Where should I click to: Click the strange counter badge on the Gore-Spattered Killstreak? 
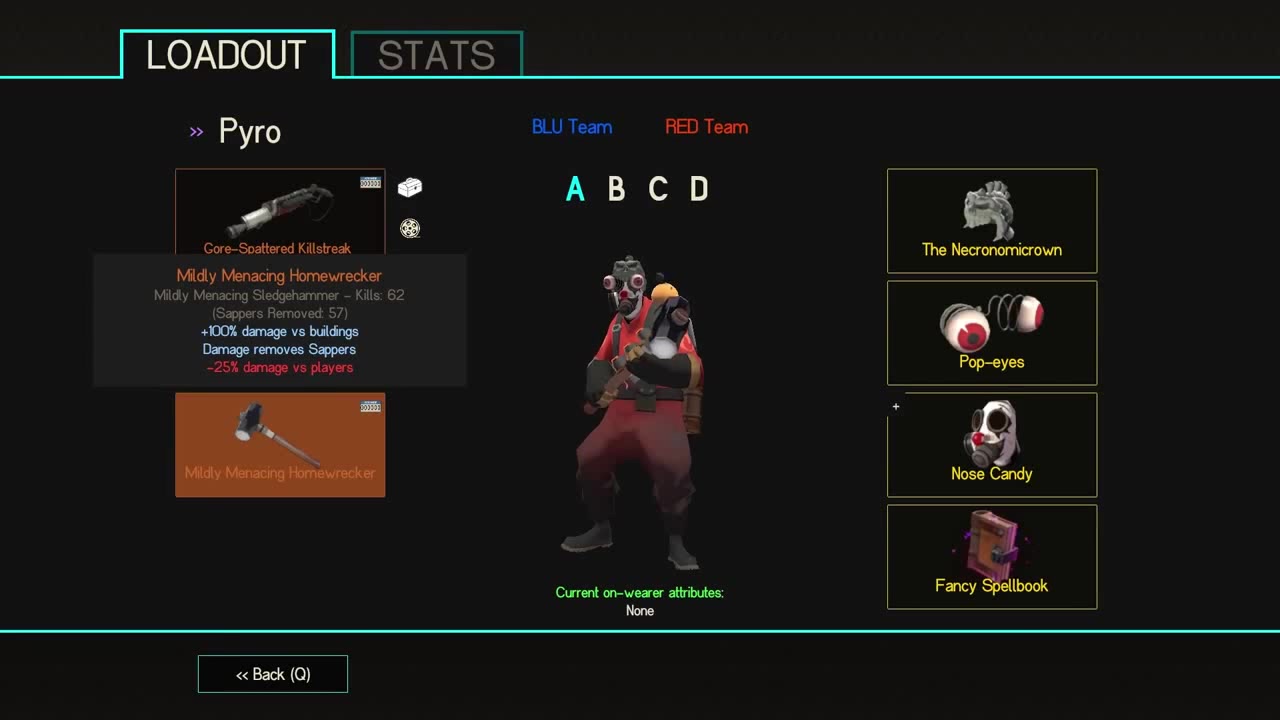coord(369,180)
